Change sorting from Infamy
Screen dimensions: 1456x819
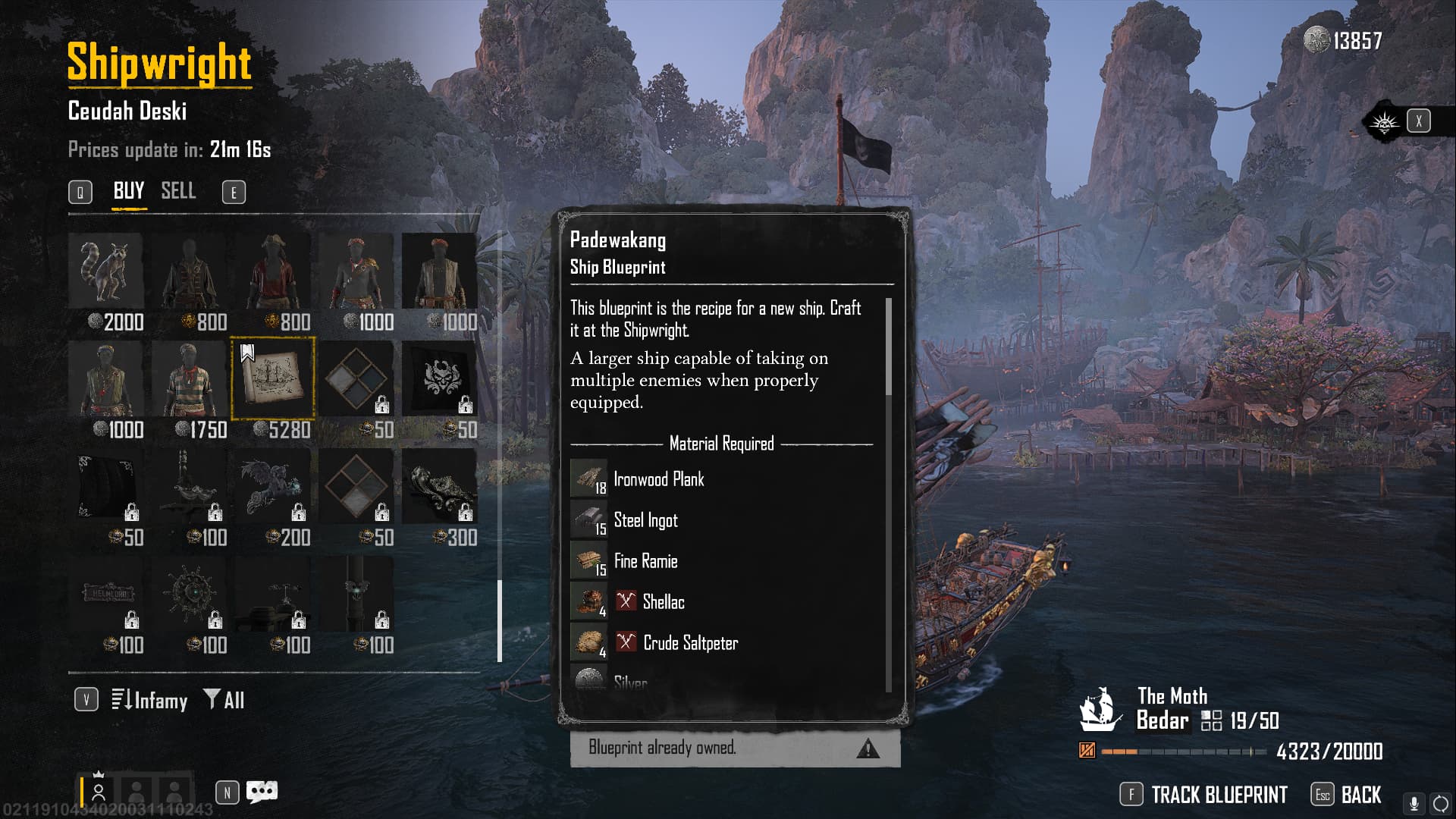click(150, 700)
